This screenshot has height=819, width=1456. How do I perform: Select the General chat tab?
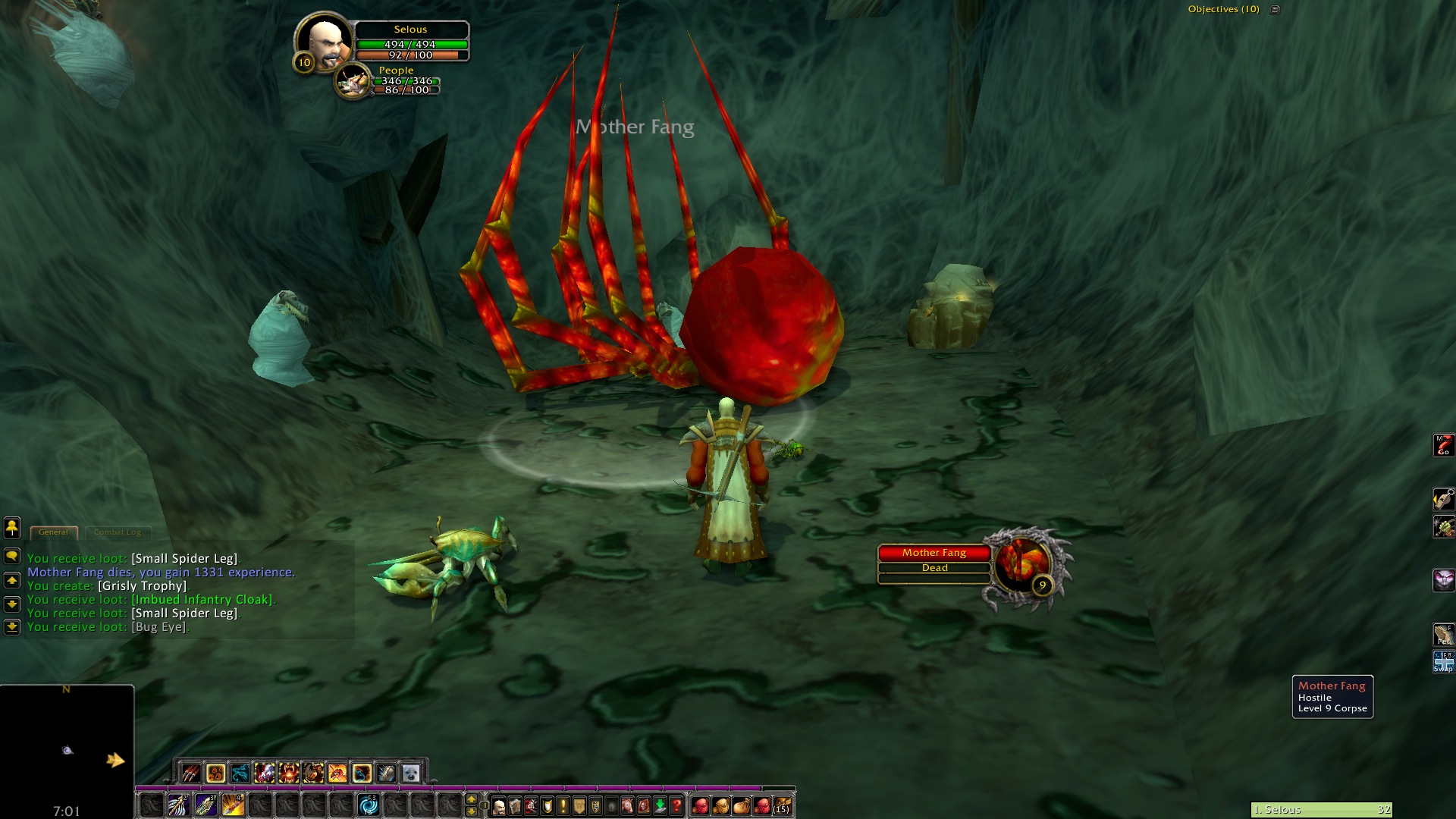coord(53,532)
